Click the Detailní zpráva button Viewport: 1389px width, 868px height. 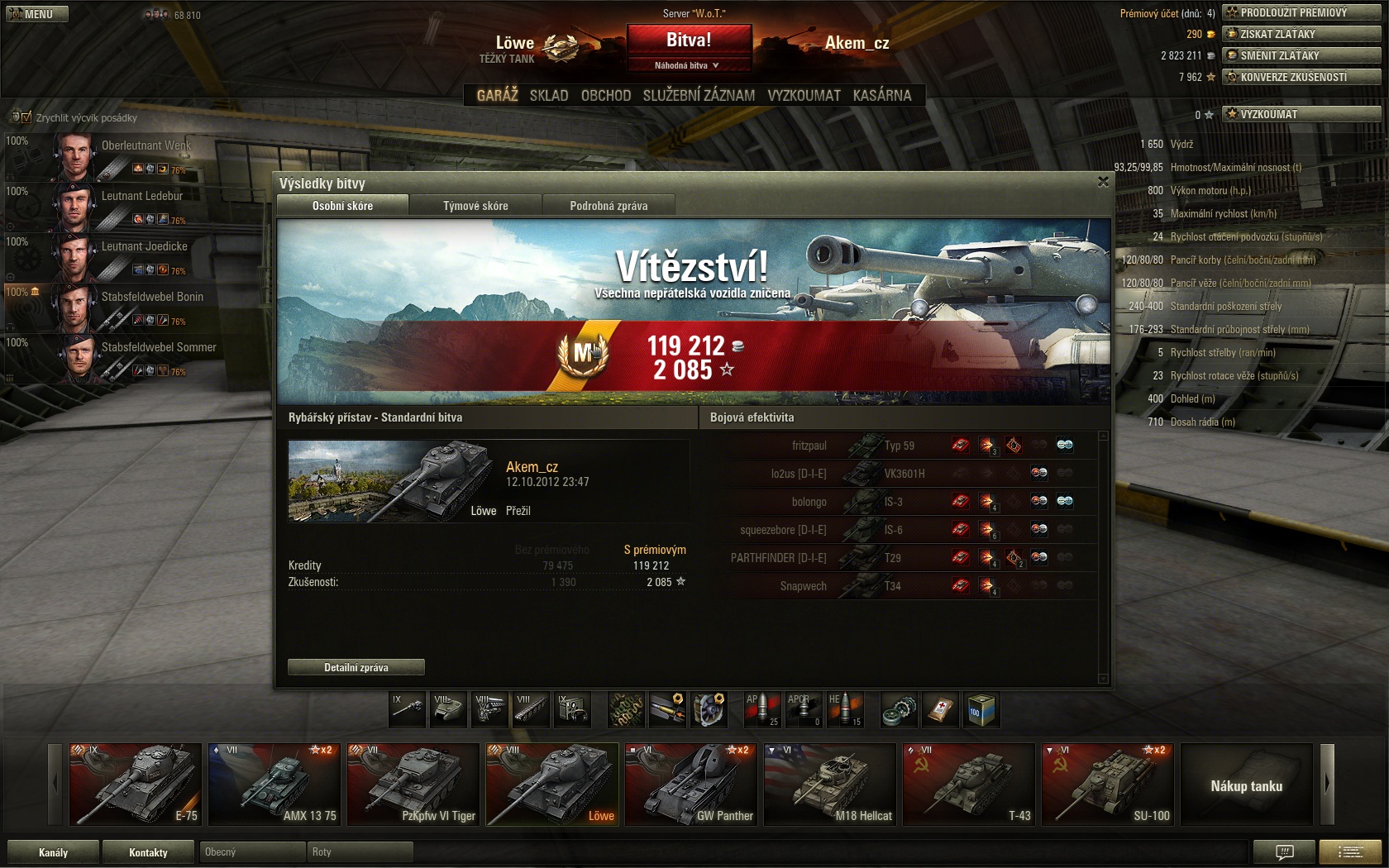(x=356, y=667)
